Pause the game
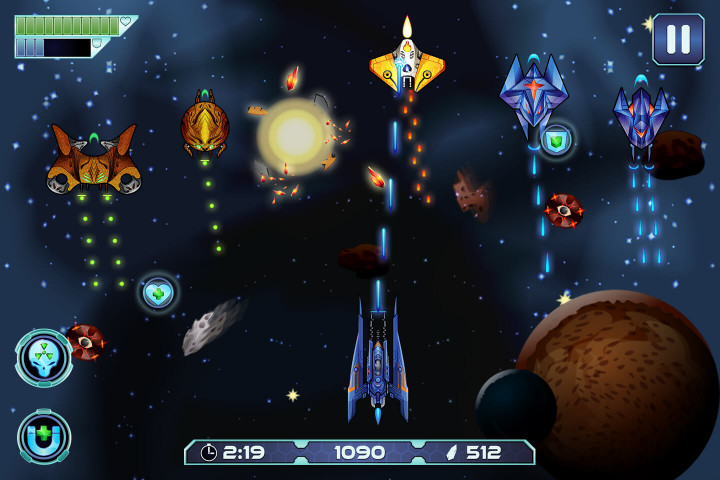 coord(678,39)
